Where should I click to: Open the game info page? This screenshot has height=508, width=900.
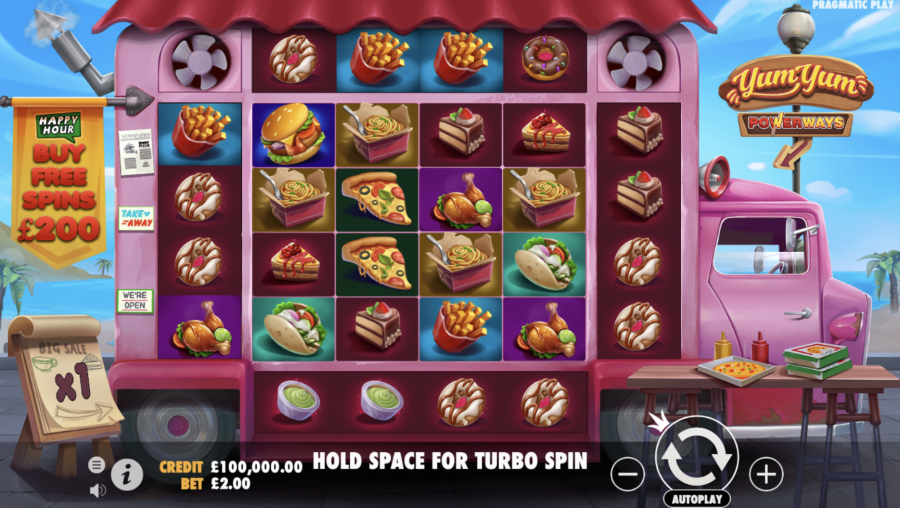pos(126,475)
